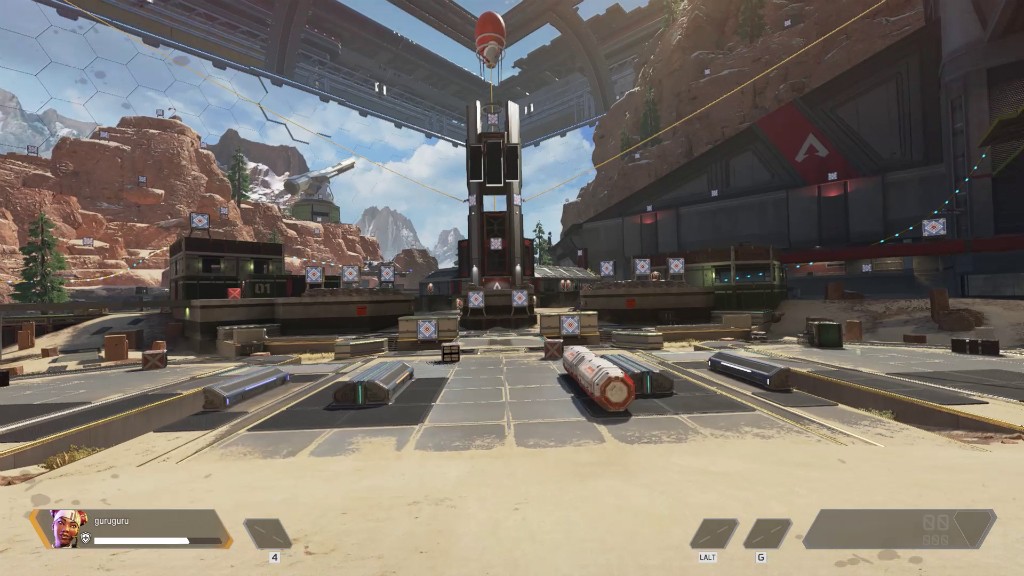The height and width of the screenshot is (576, 1024).
Task: Click the empty weapon panel with ammo digits
Action: [898, 529]
